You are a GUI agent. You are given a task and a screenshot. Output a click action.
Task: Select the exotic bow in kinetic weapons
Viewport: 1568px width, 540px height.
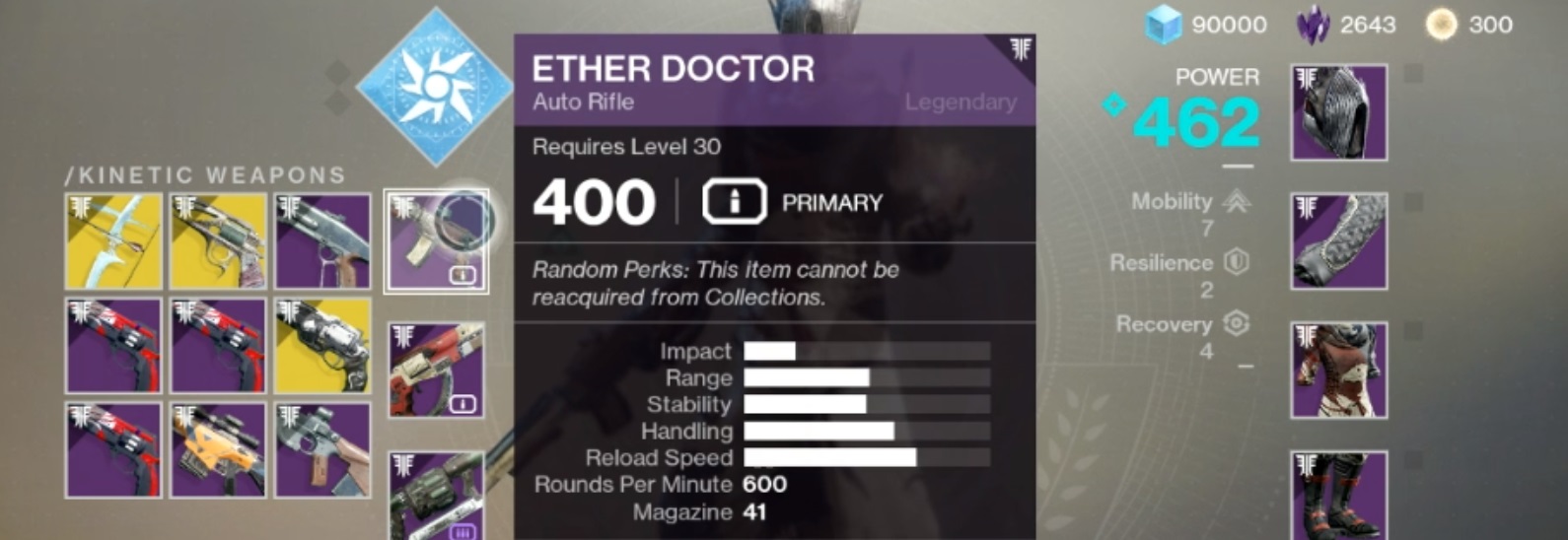pyautogui.click(x=113, y=241)
